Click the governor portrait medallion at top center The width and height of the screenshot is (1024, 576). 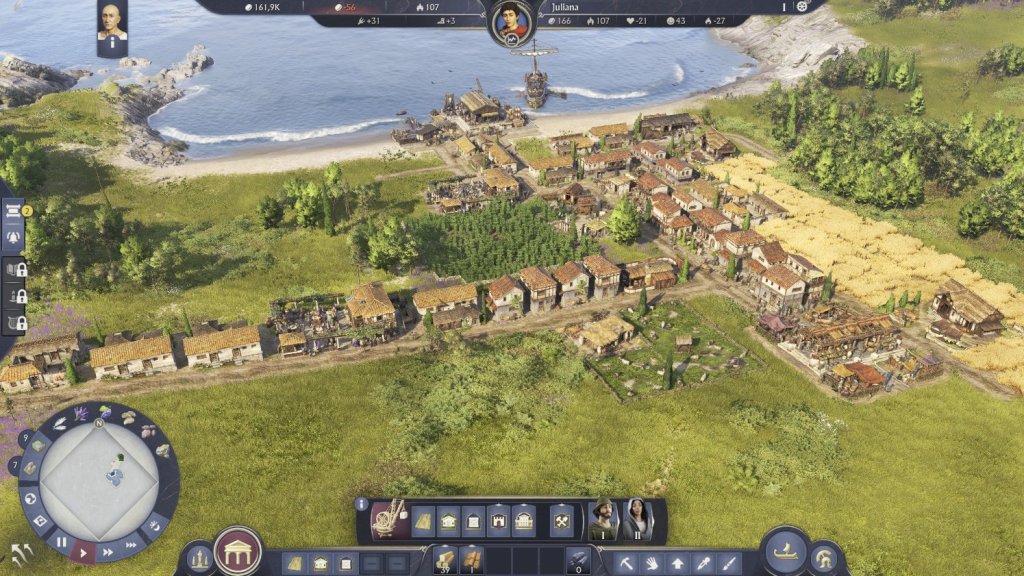tap(510, 21)
